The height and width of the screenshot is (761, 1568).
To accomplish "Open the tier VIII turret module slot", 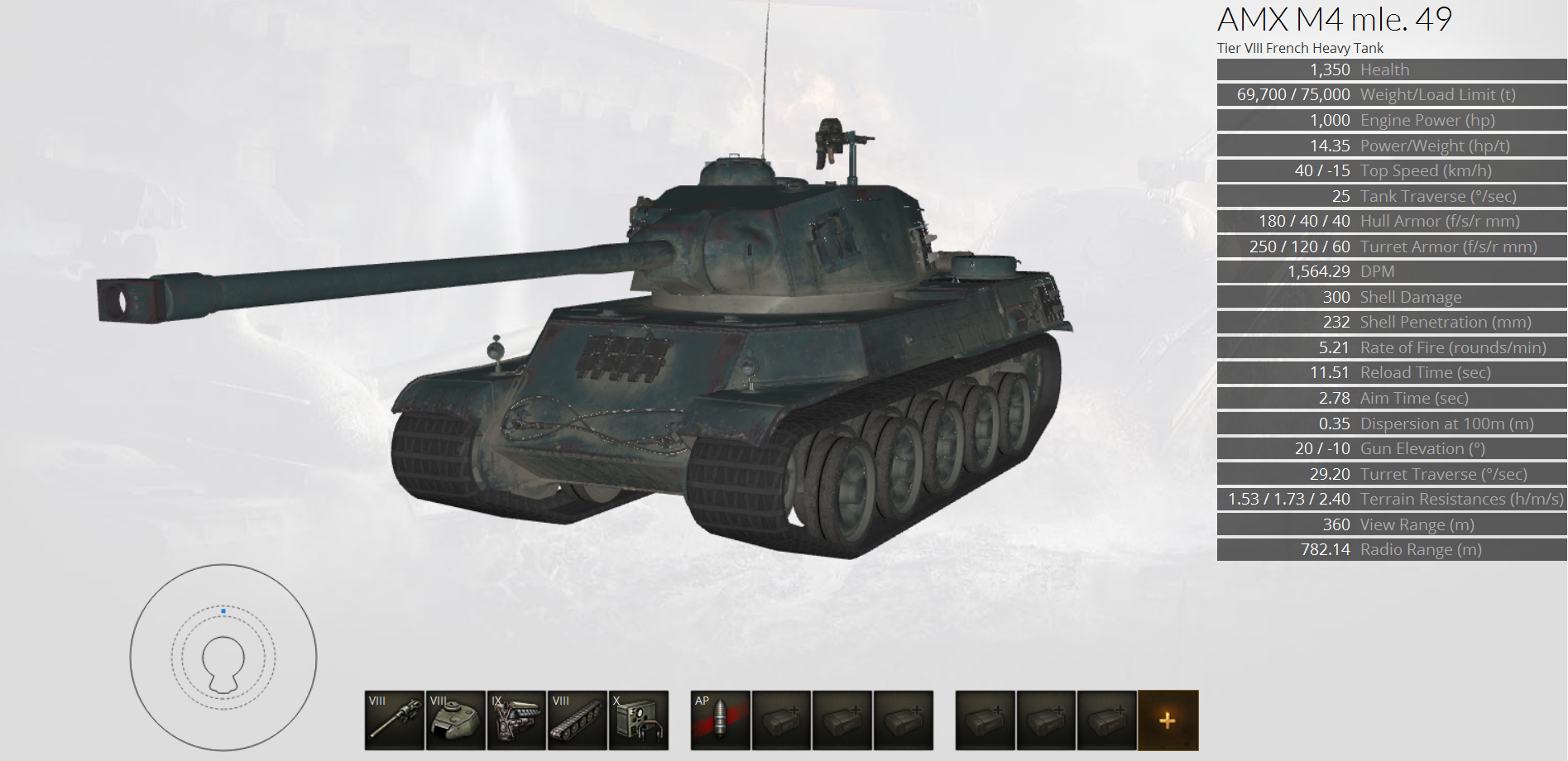I will (456, 720).
